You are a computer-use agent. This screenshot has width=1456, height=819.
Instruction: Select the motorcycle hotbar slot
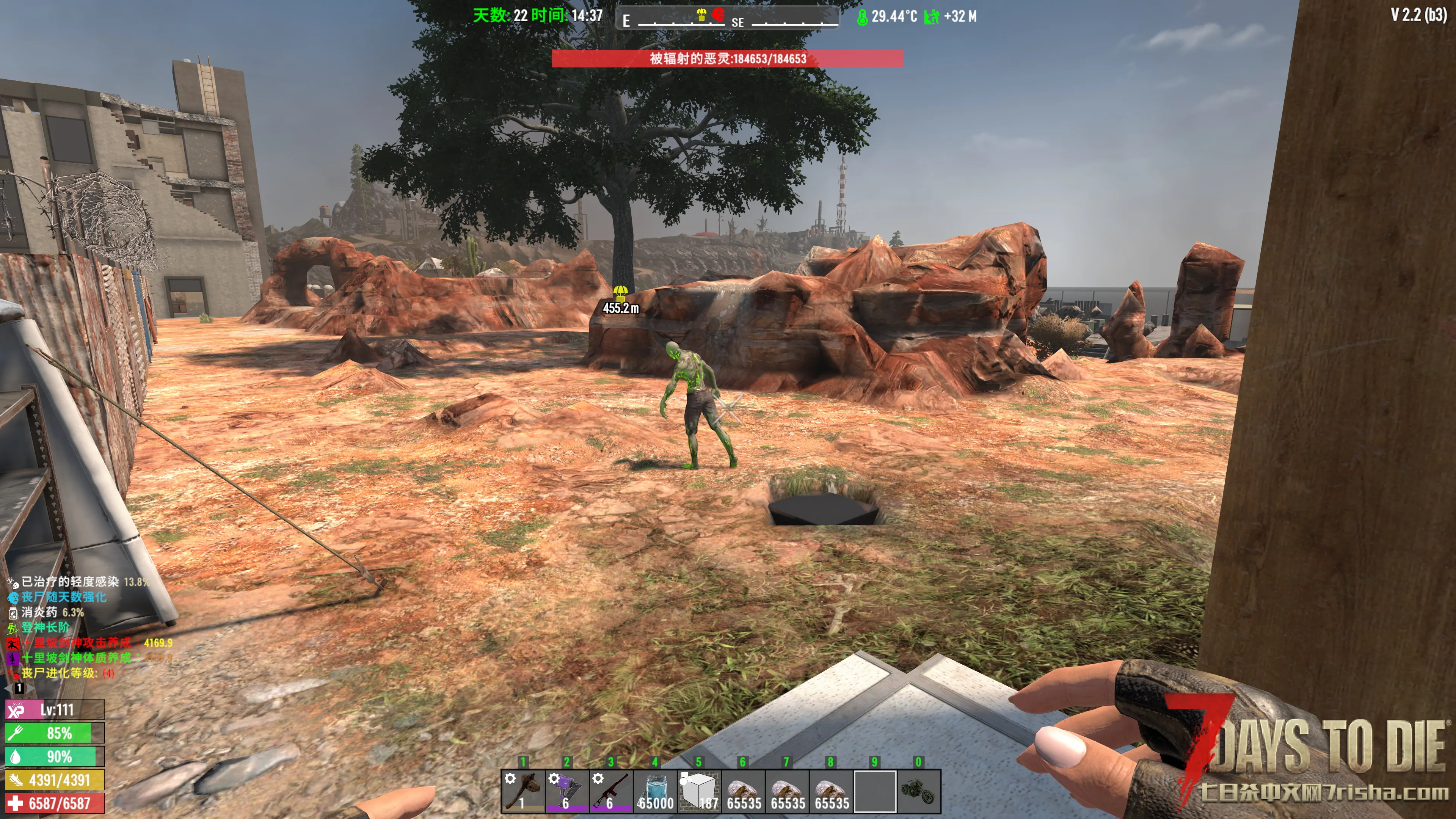918,791
